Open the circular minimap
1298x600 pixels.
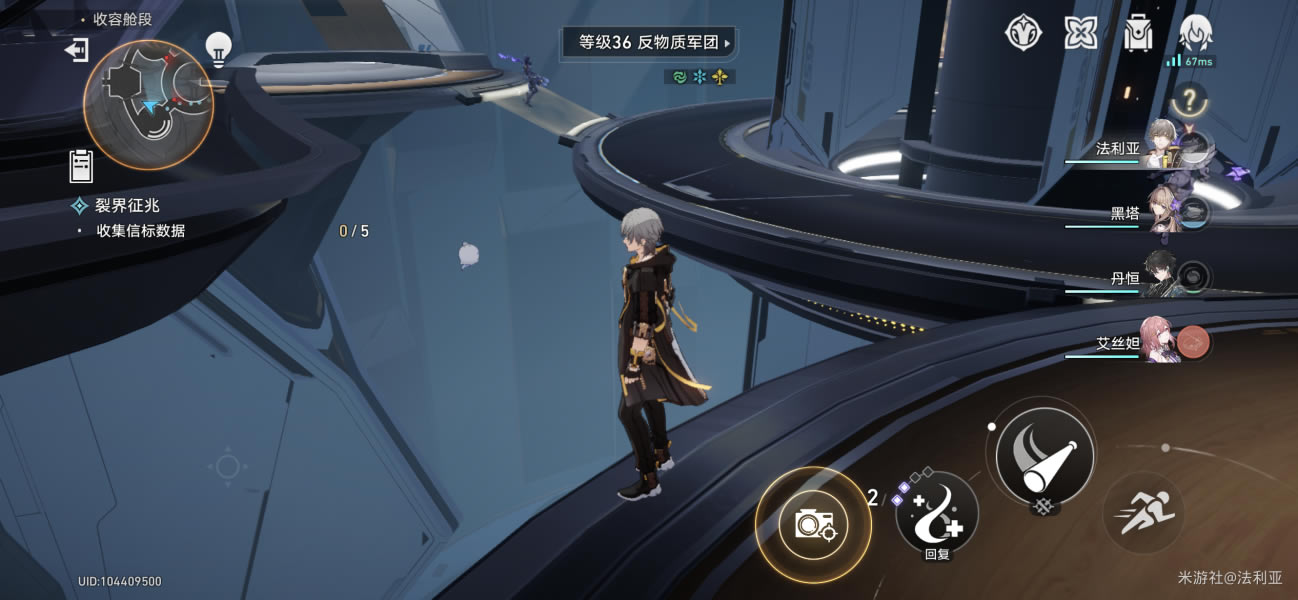pos(148,104)
